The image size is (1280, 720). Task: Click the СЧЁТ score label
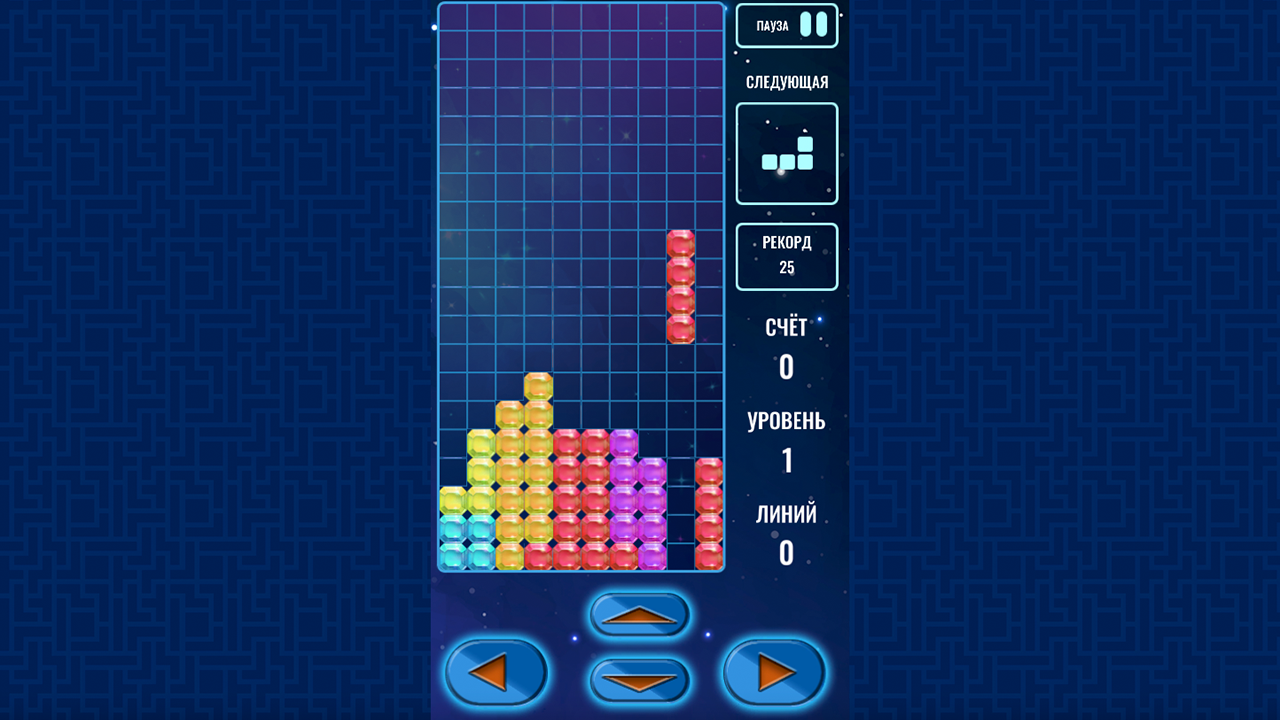[x=786, y=327]
